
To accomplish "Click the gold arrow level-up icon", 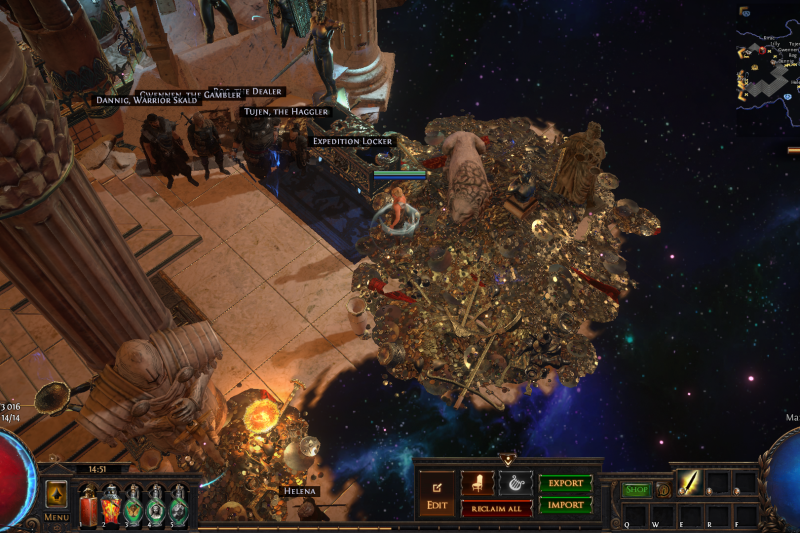I will pyautogui.click(x=56, y=493).
